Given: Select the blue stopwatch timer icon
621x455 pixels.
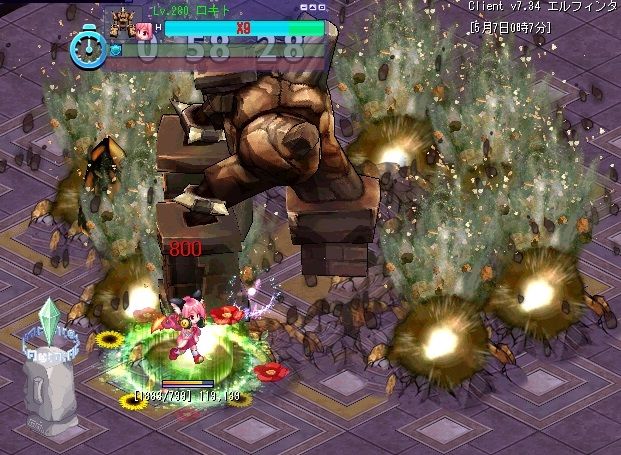Looking at the screenshot, I should point(88,48).
